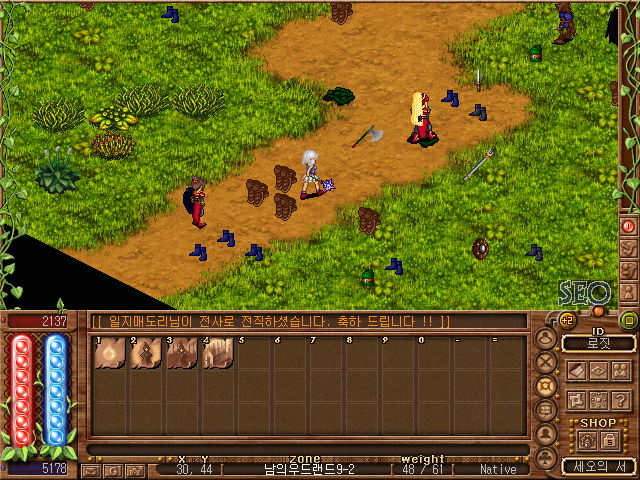Click the 세오의 서 button

597,466
